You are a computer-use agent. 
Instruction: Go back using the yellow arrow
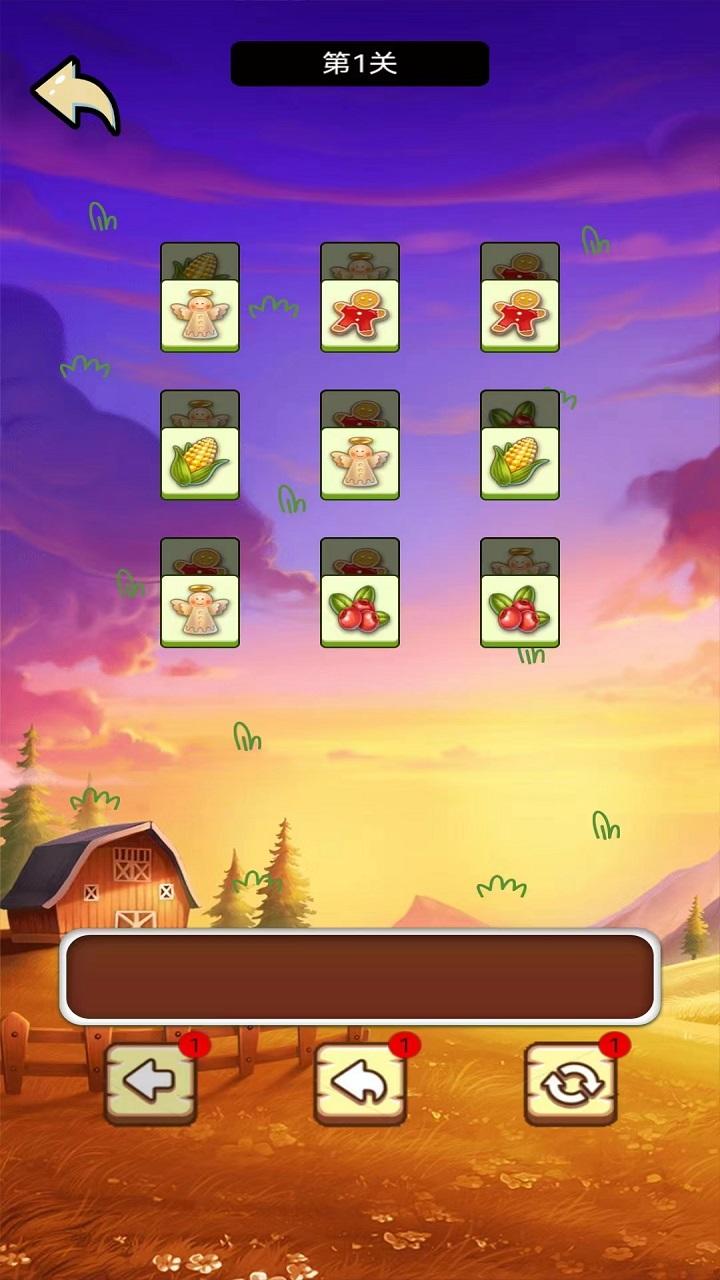(76, 95)
